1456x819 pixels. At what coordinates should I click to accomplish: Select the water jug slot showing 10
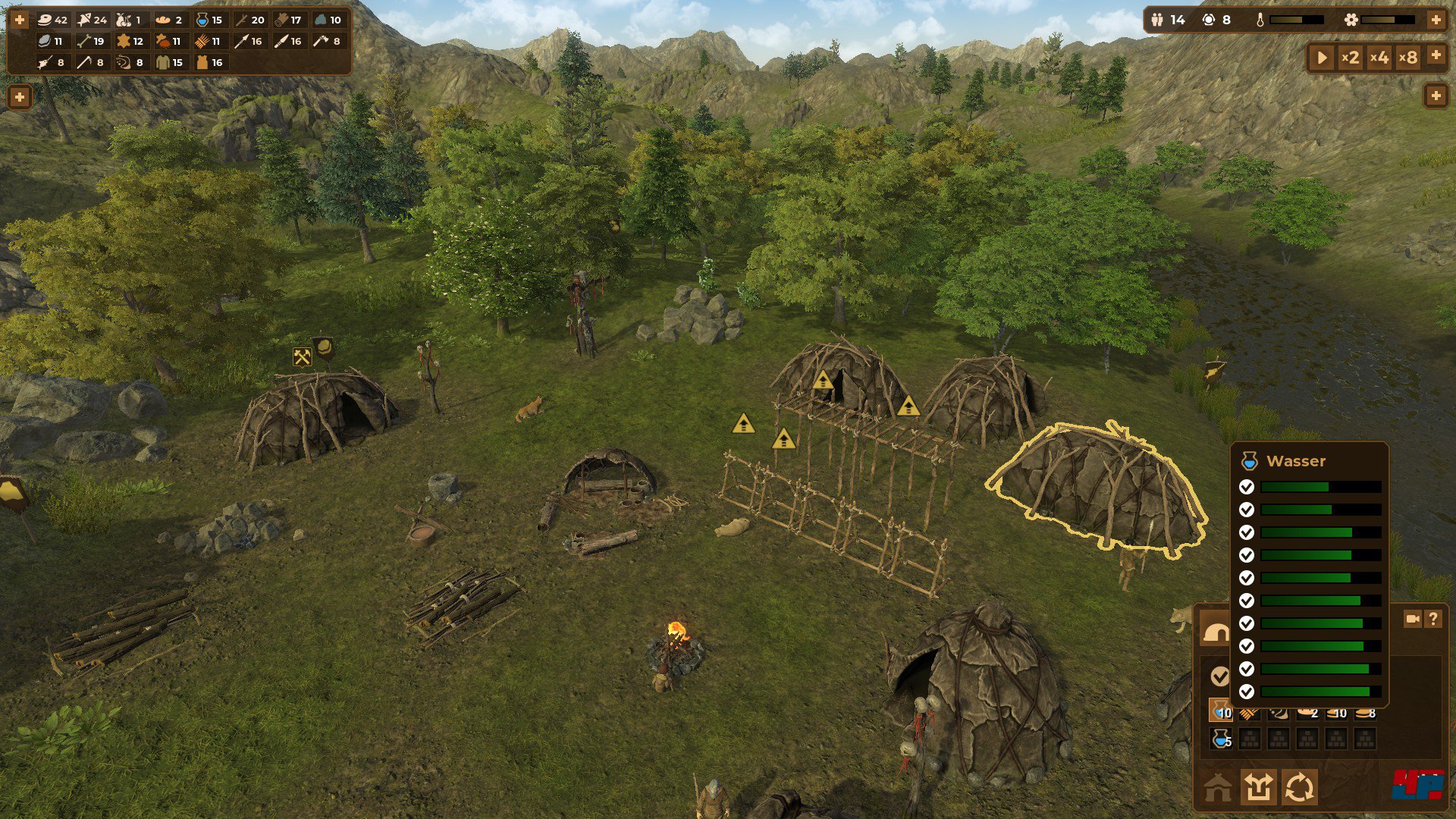tap(1221, 712)
